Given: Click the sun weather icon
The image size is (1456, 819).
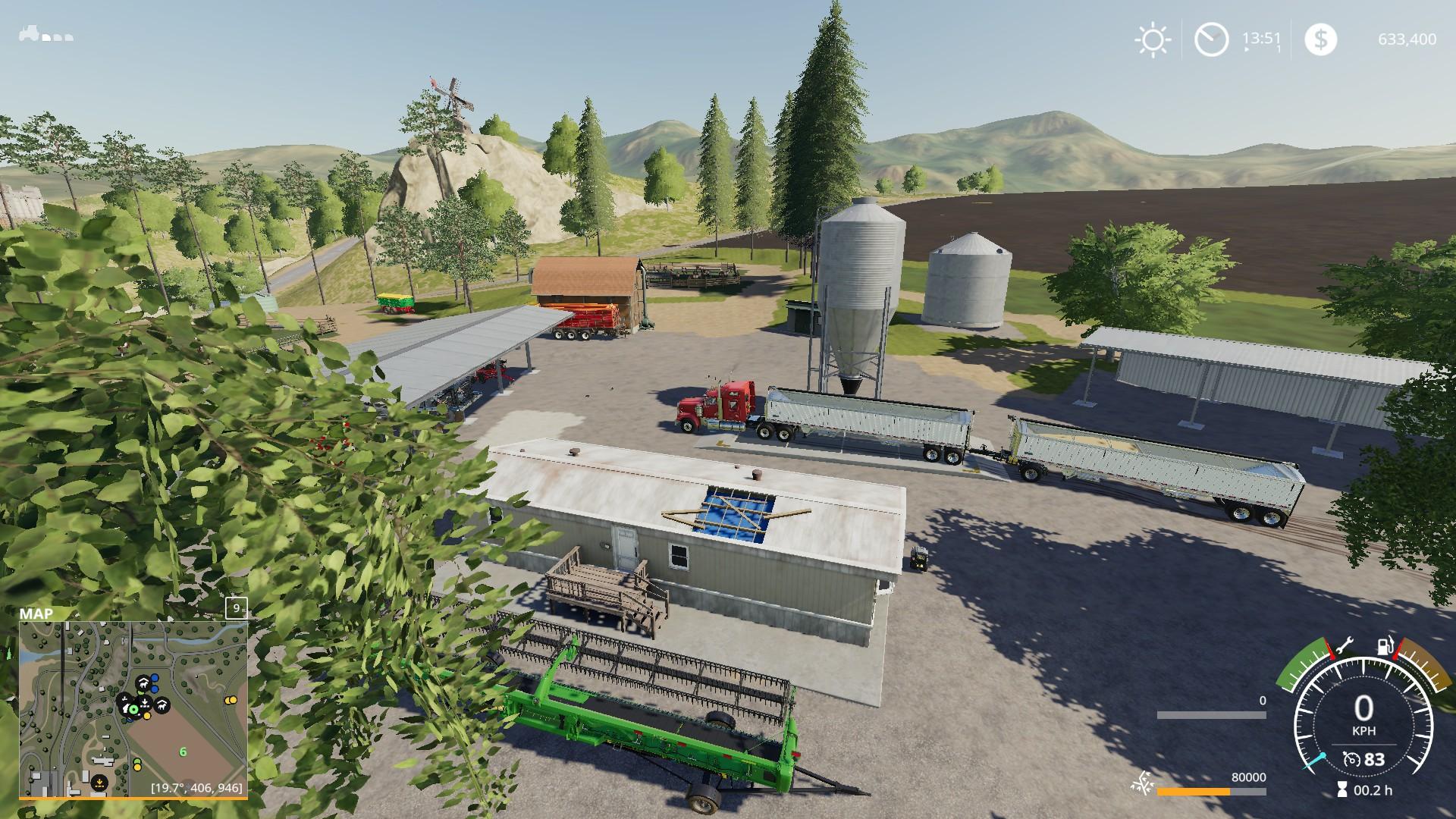Looking at the screenshot, I should pos(1153,39).
